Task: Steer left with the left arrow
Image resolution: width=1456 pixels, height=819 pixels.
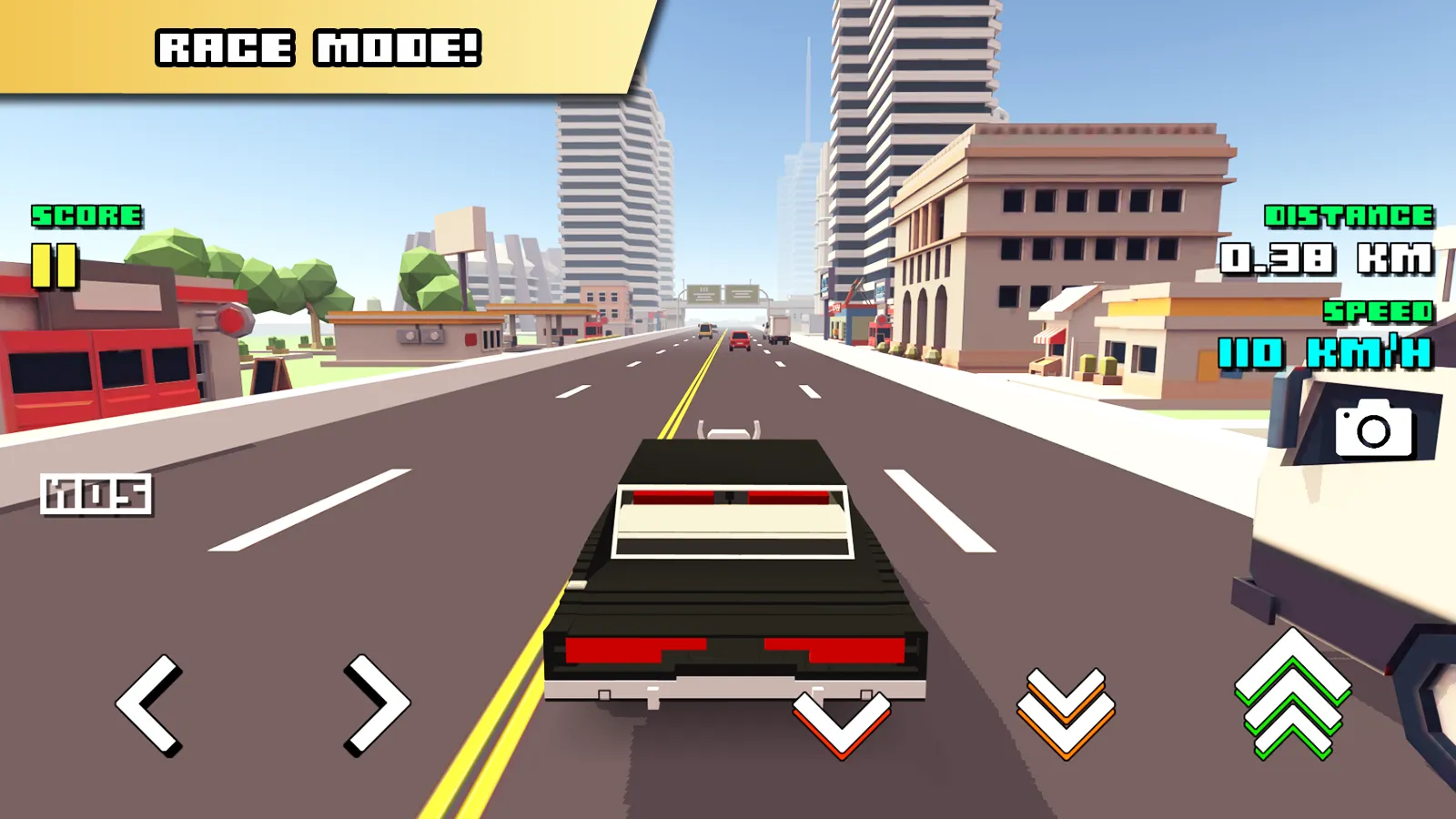Action: coord(148,704)
